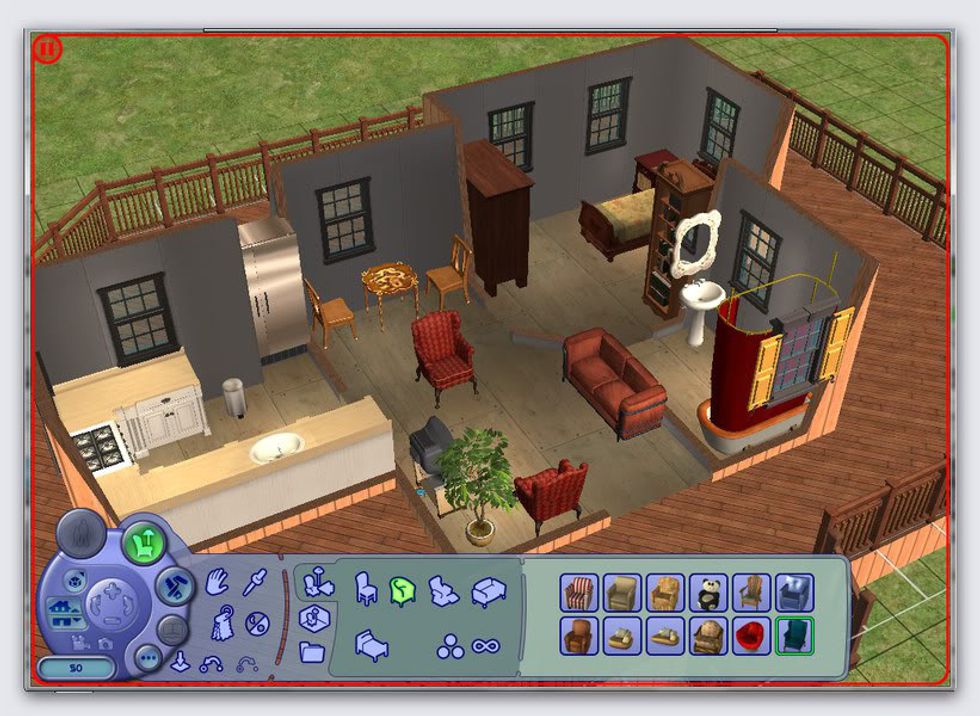This screenshot has height=716, width=980.
Task: Pick the wooden Adirondack chair thumbnail
Action: (x=751, y=592)
